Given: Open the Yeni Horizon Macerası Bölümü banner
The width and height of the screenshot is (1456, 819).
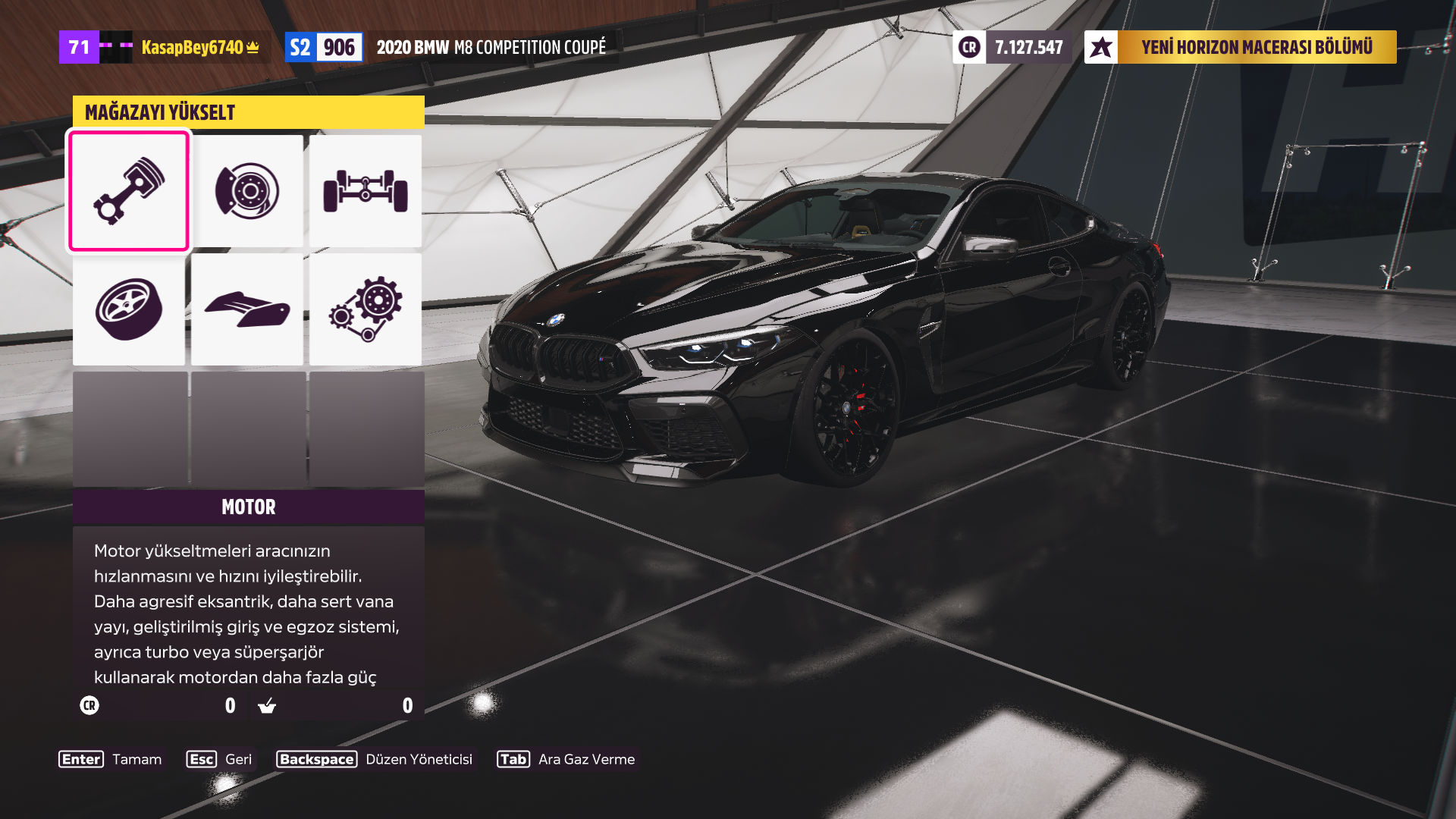Looking at the screenshot, I should (1241, 47).
